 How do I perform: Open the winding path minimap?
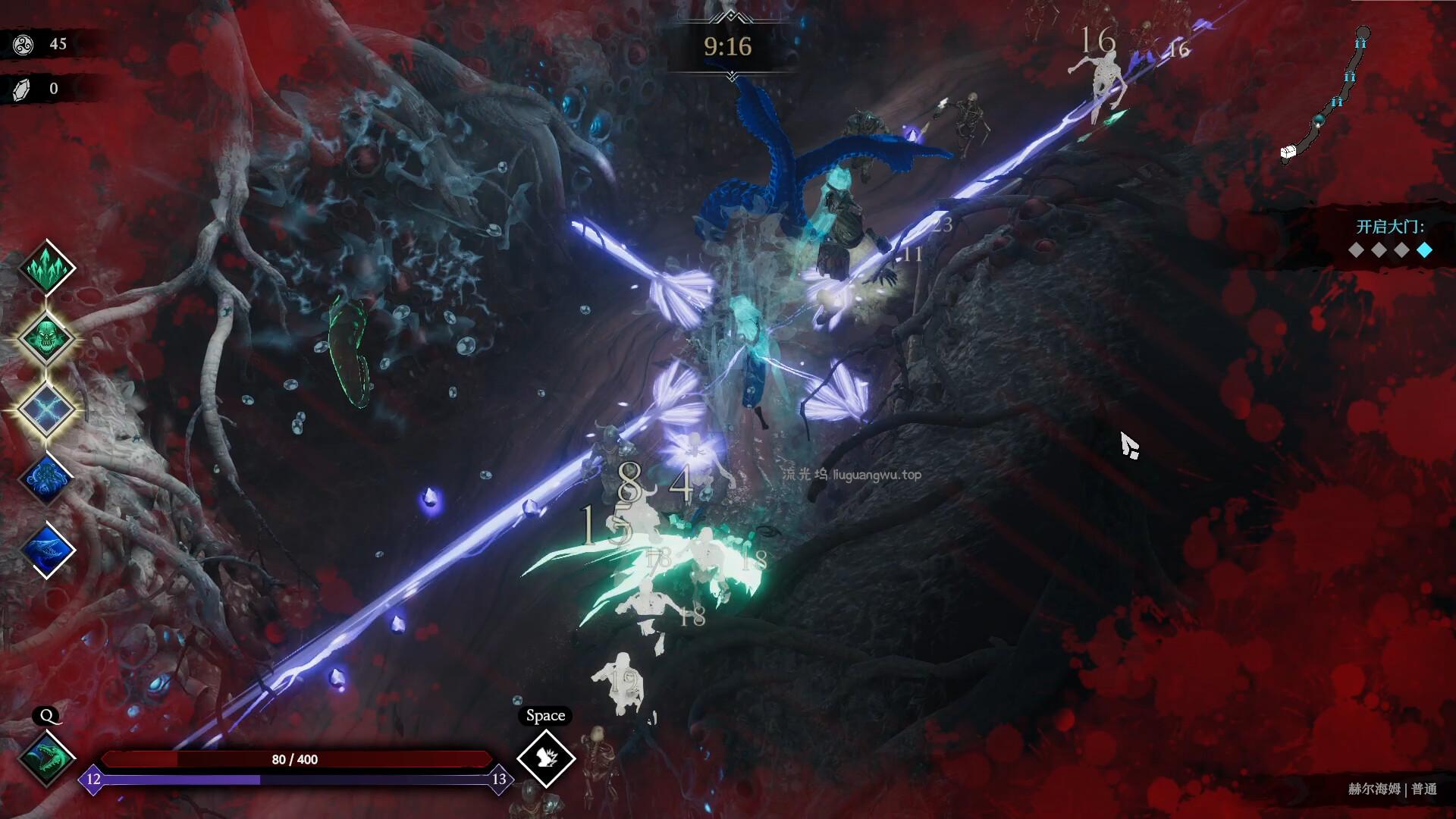click(x=1326, y=95)
